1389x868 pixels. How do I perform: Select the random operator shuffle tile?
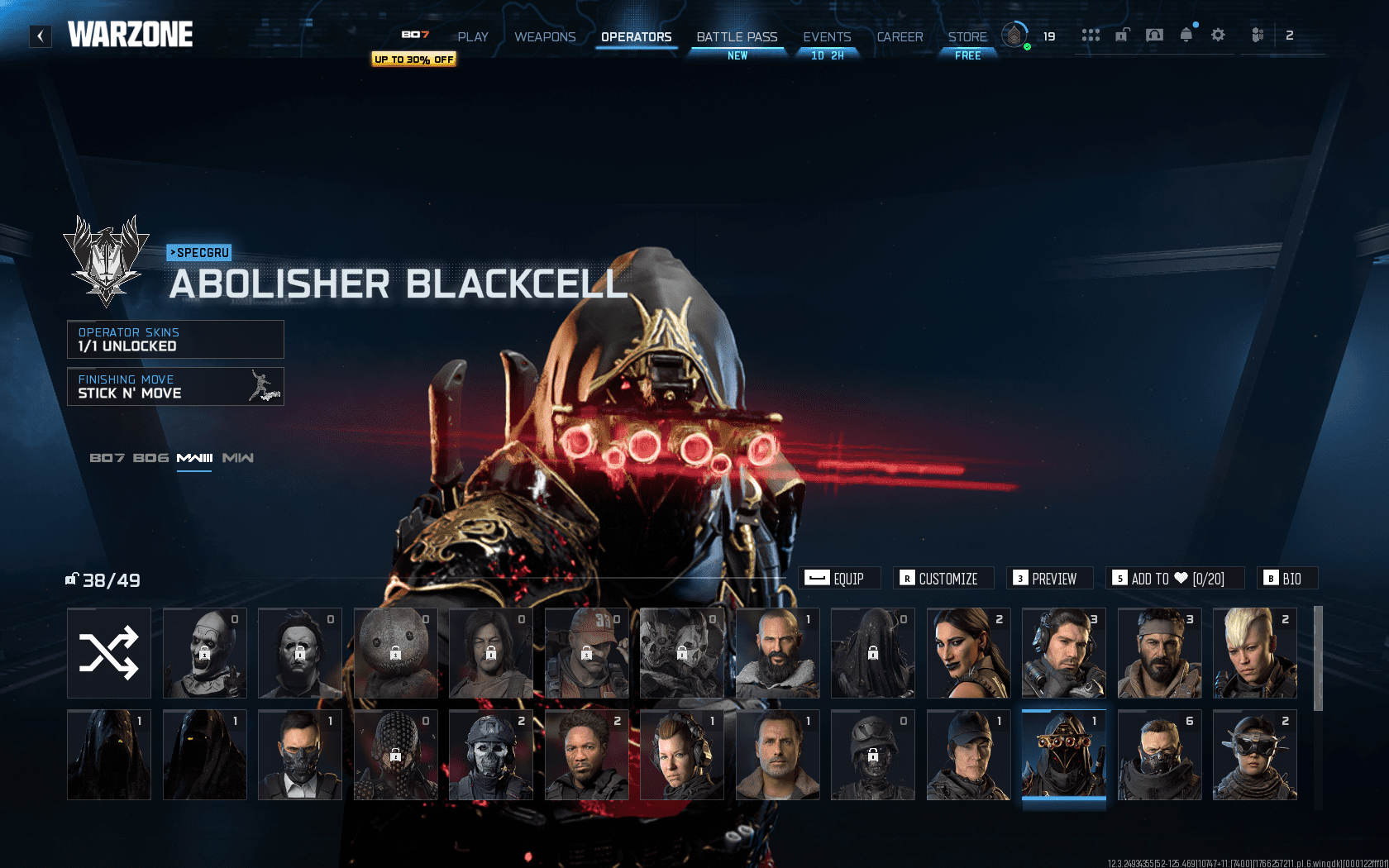coord(108,653)
